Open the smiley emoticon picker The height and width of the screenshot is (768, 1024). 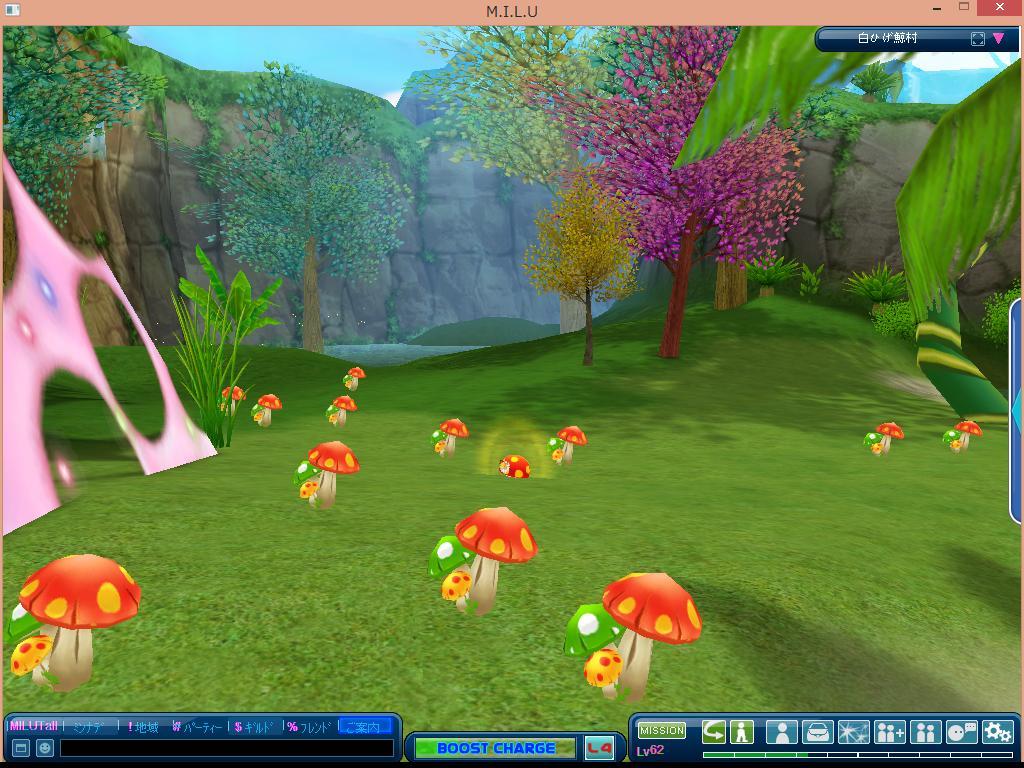pos(45,747)
